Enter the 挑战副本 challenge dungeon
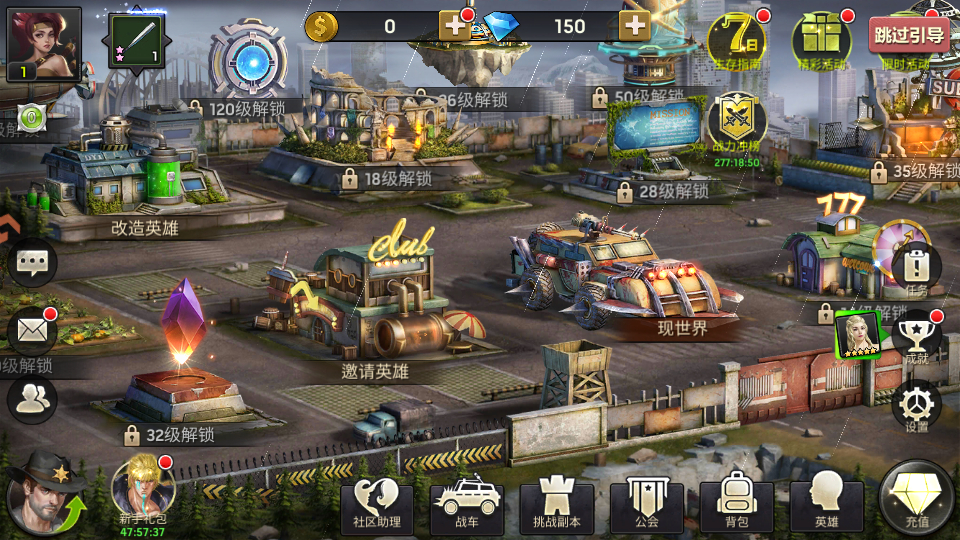The height and width of the screenshot is (540, 960). pos(557,505)
